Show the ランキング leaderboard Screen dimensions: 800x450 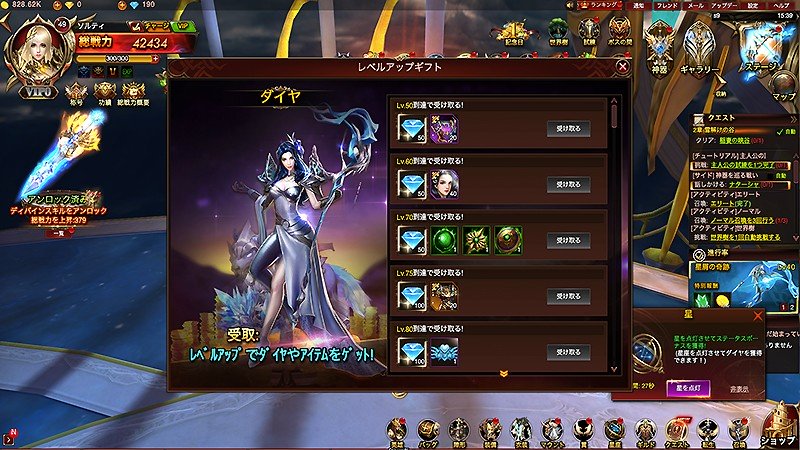(x=604, y=5)
